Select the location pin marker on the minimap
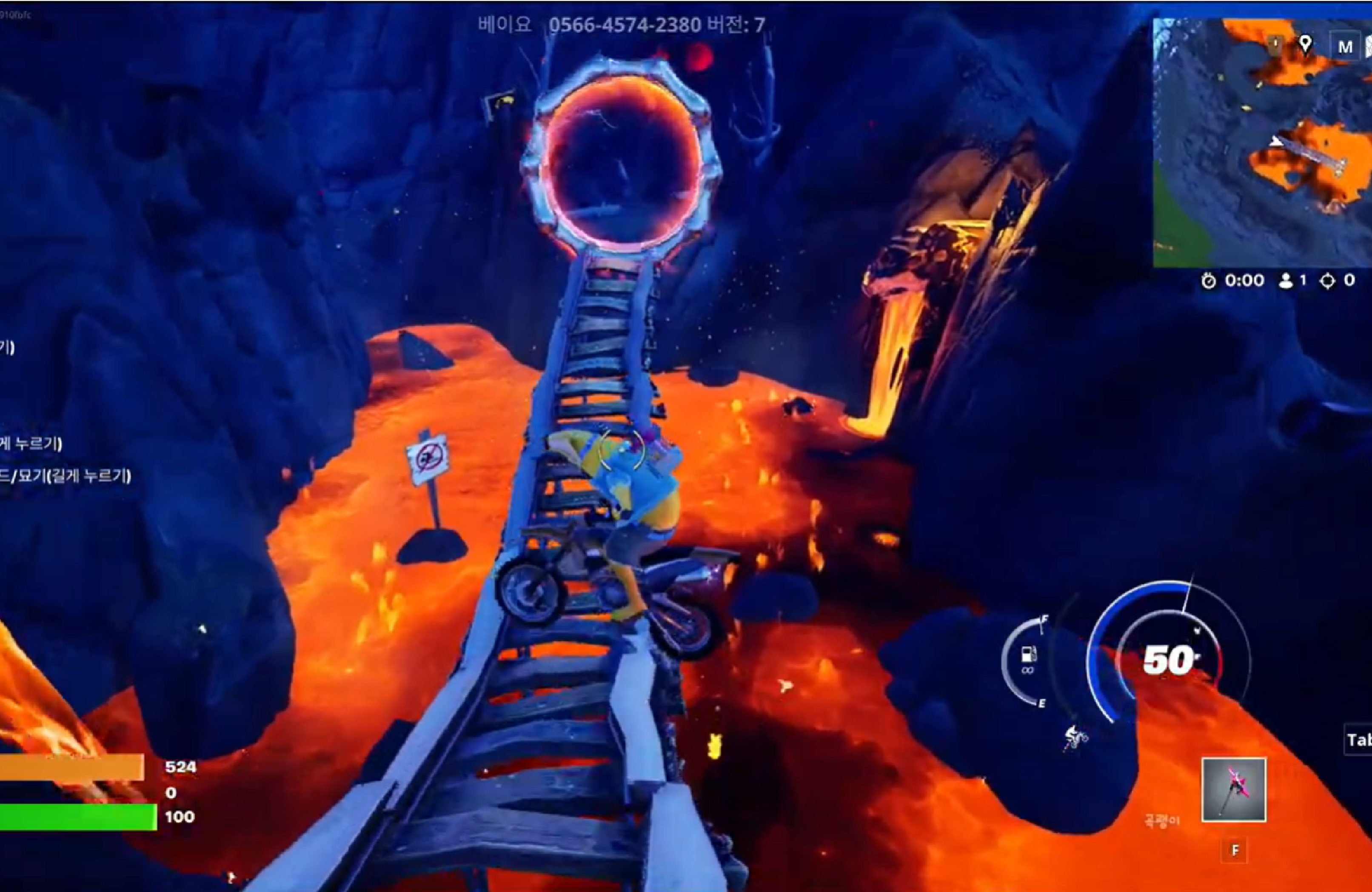 [1305, 43]
